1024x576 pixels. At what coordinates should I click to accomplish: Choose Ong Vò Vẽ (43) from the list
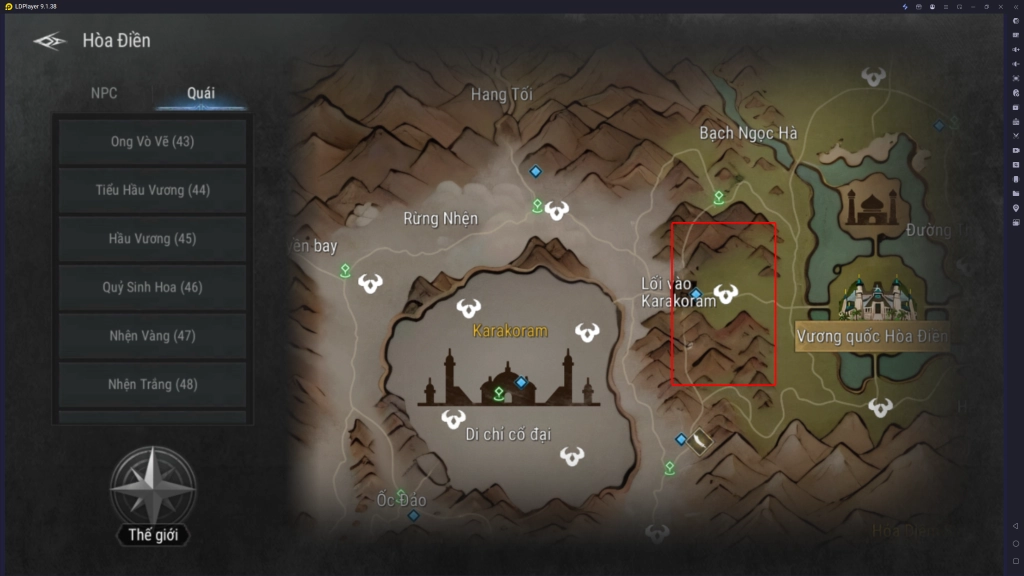pos(153,142)
